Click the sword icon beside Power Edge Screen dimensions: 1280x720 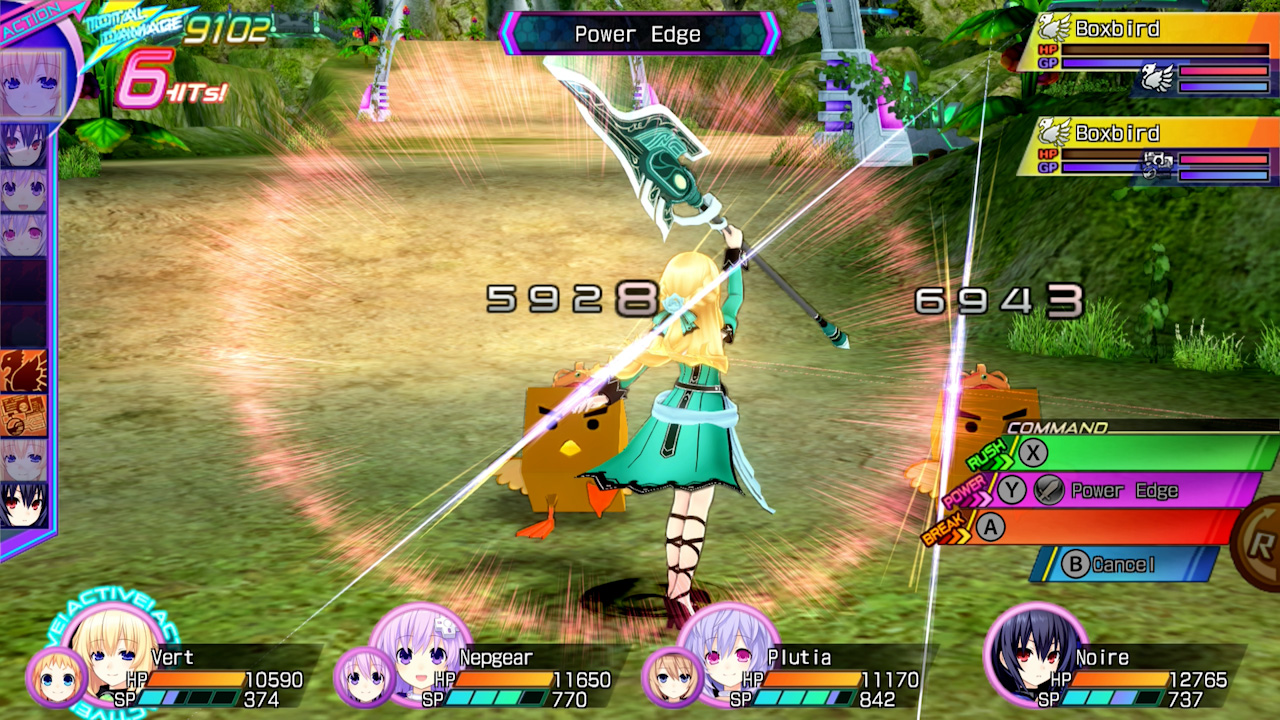(x=1048, y=490)
